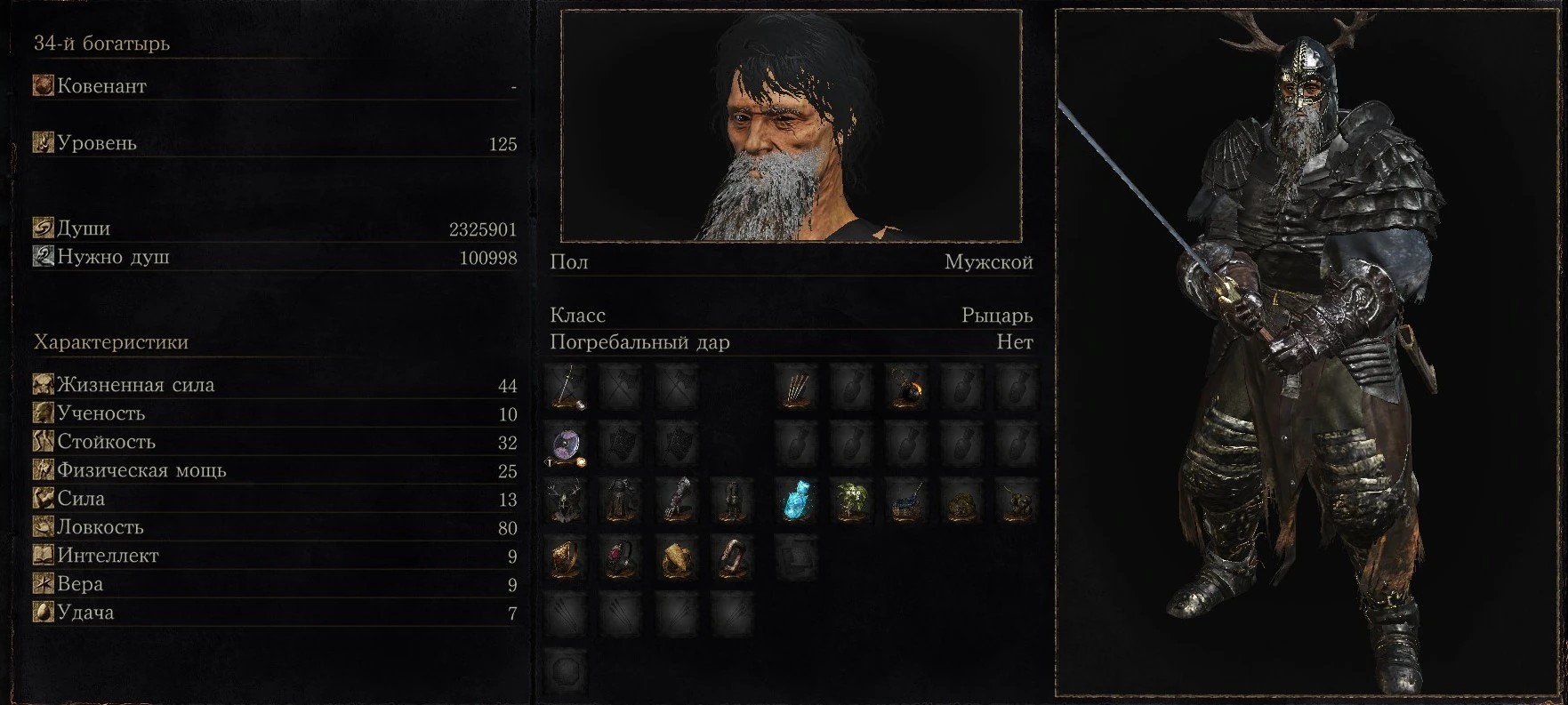1568x705 pixels.
Task: Select the Стойкость stat row
Action: (x=274, y=442)
